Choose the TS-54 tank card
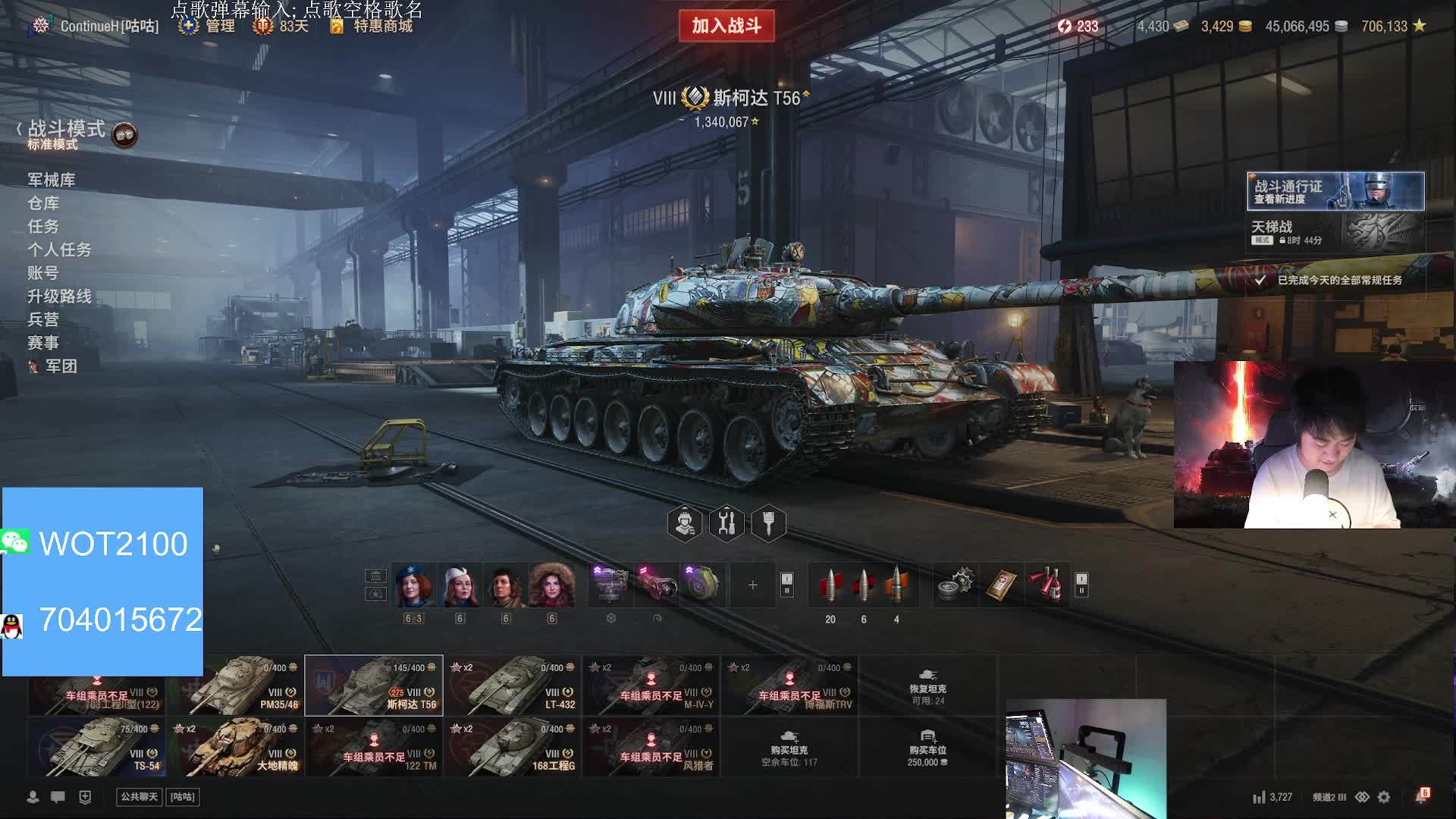1456x819 pixels. [x=97, y=747]
